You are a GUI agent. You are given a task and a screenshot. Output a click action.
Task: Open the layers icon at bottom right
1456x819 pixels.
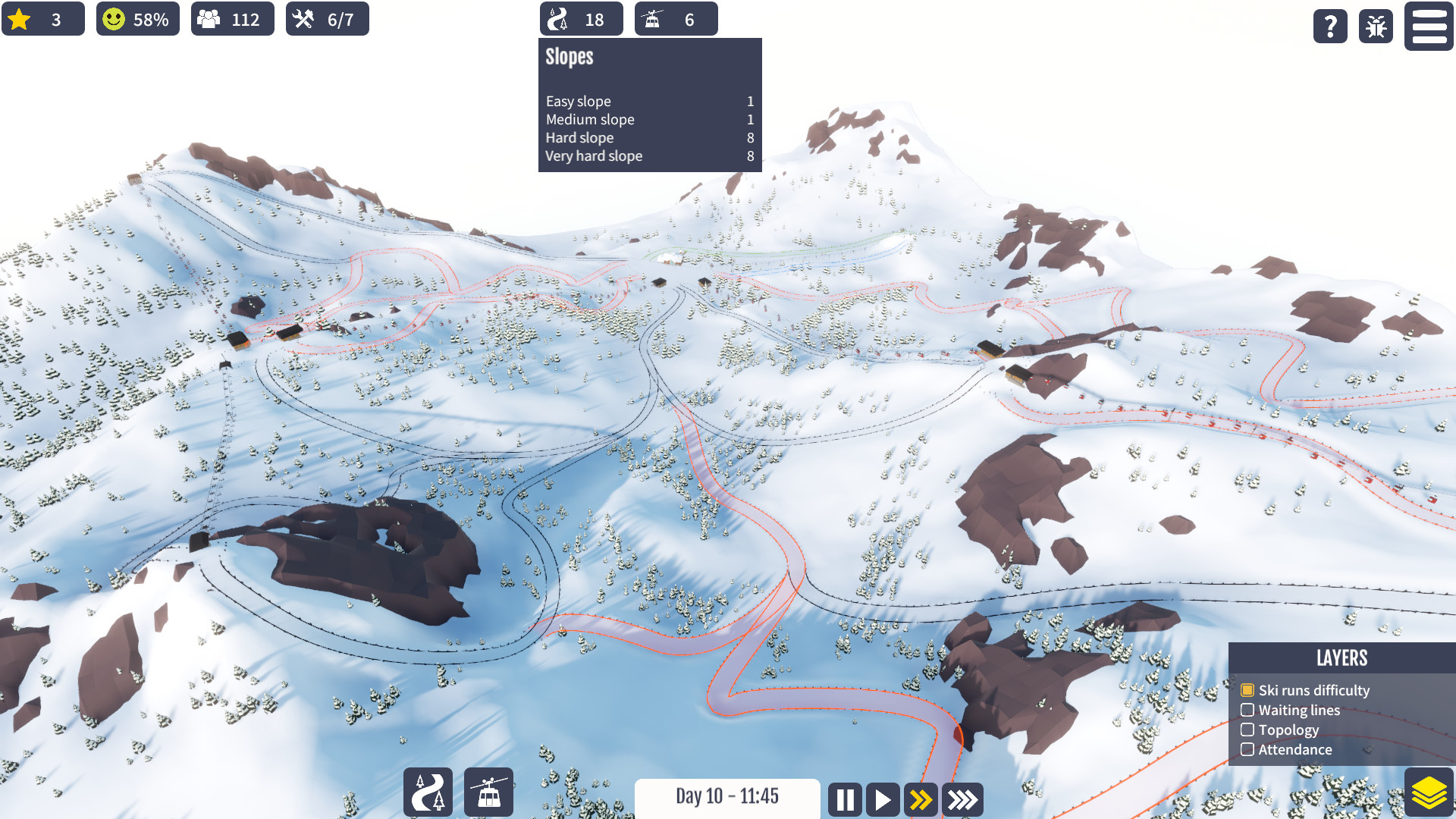[1429, 791]
